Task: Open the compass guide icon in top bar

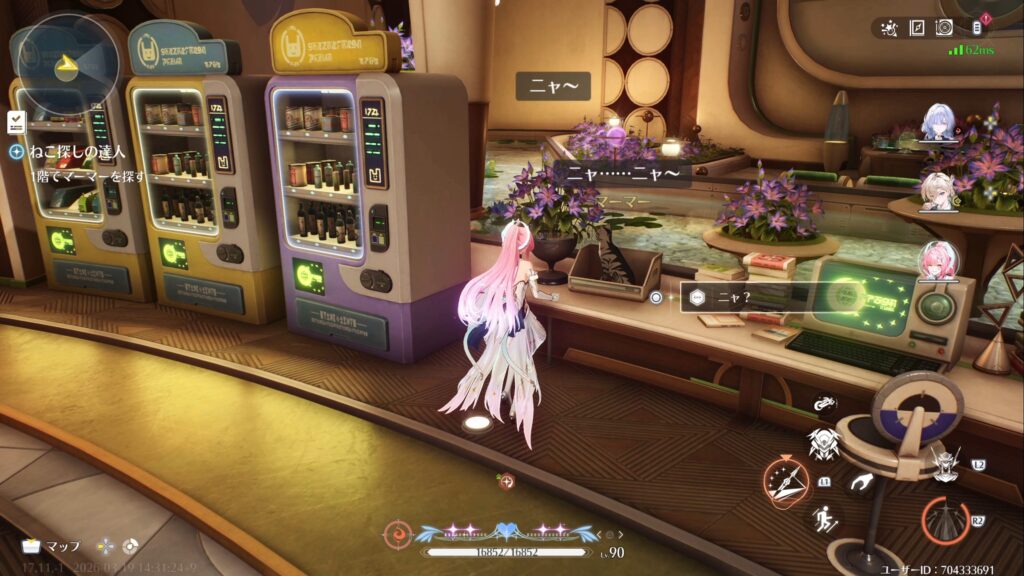Action: (917, 28)
